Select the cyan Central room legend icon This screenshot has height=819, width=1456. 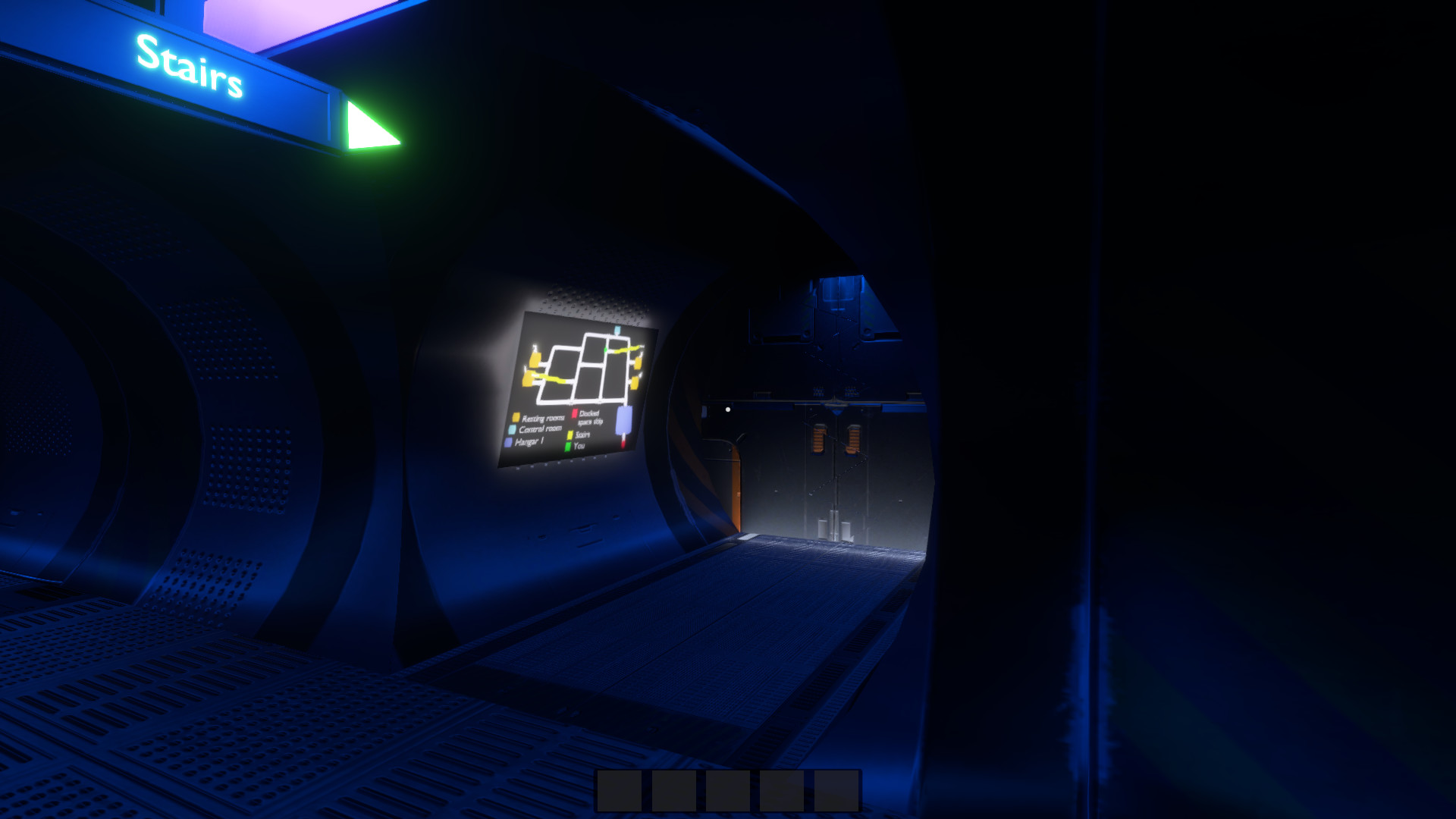(x=512, y=428)
